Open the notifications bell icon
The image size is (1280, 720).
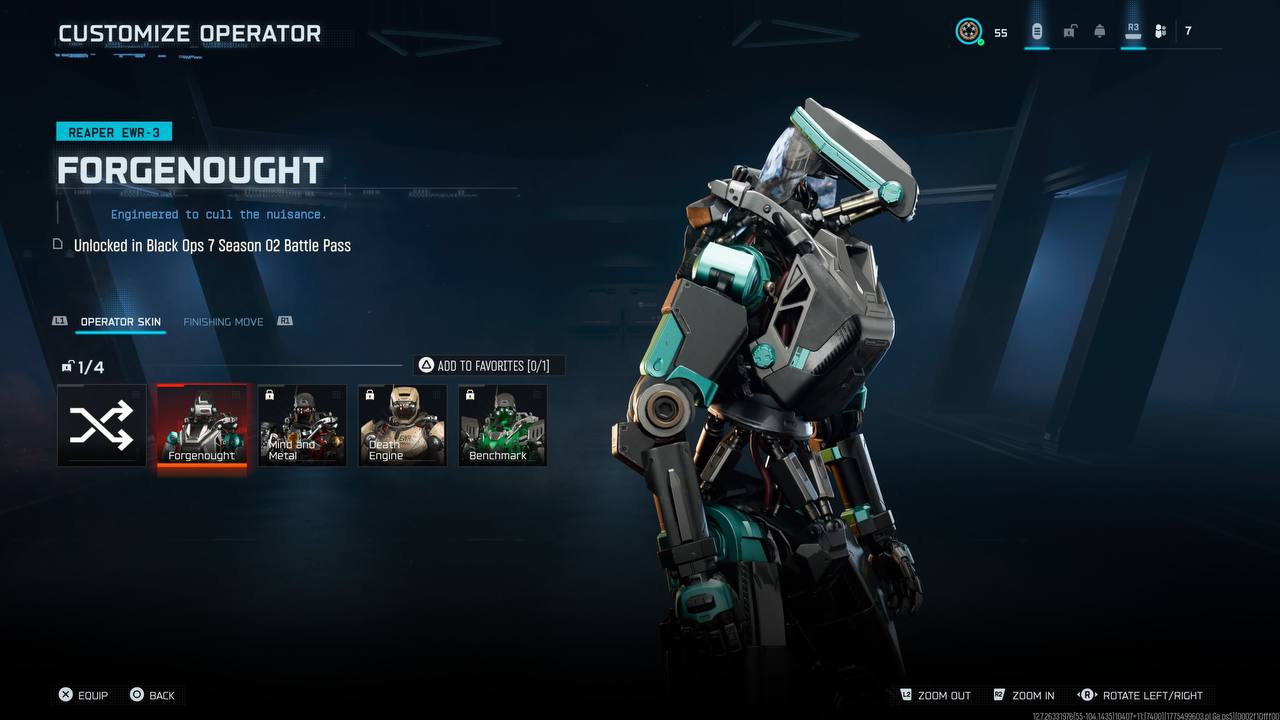(1100, 31)
